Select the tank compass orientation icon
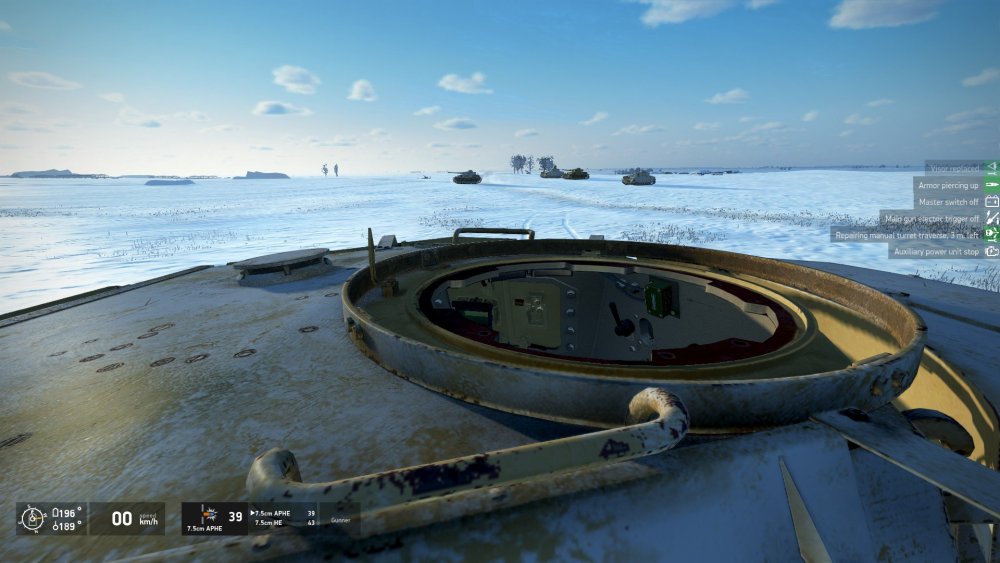1000x563 pixels. click(33, 518)
